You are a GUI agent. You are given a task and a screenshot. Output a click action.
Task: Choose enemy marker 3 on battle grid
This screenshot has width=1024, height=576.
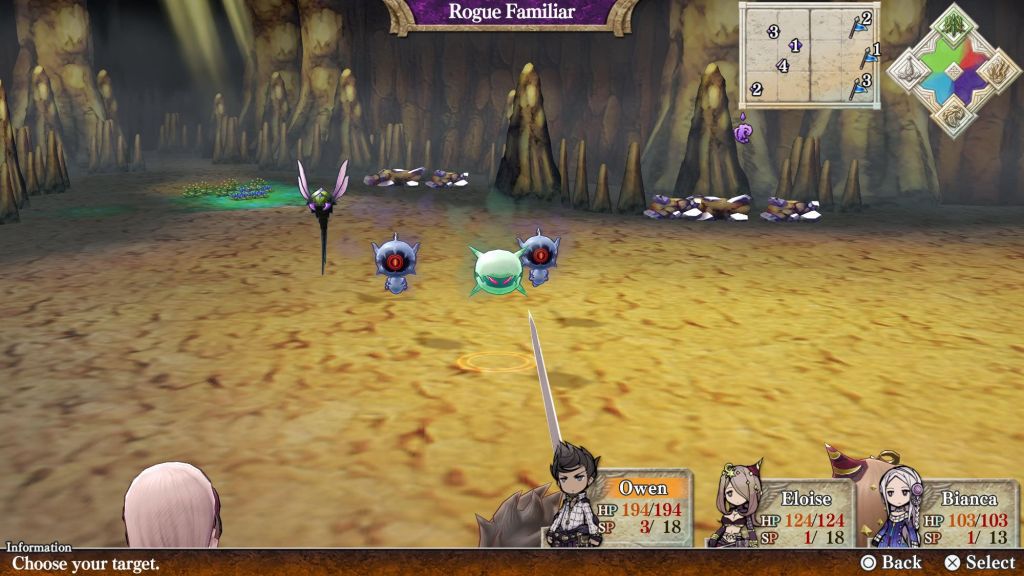(x=773, y=31)
